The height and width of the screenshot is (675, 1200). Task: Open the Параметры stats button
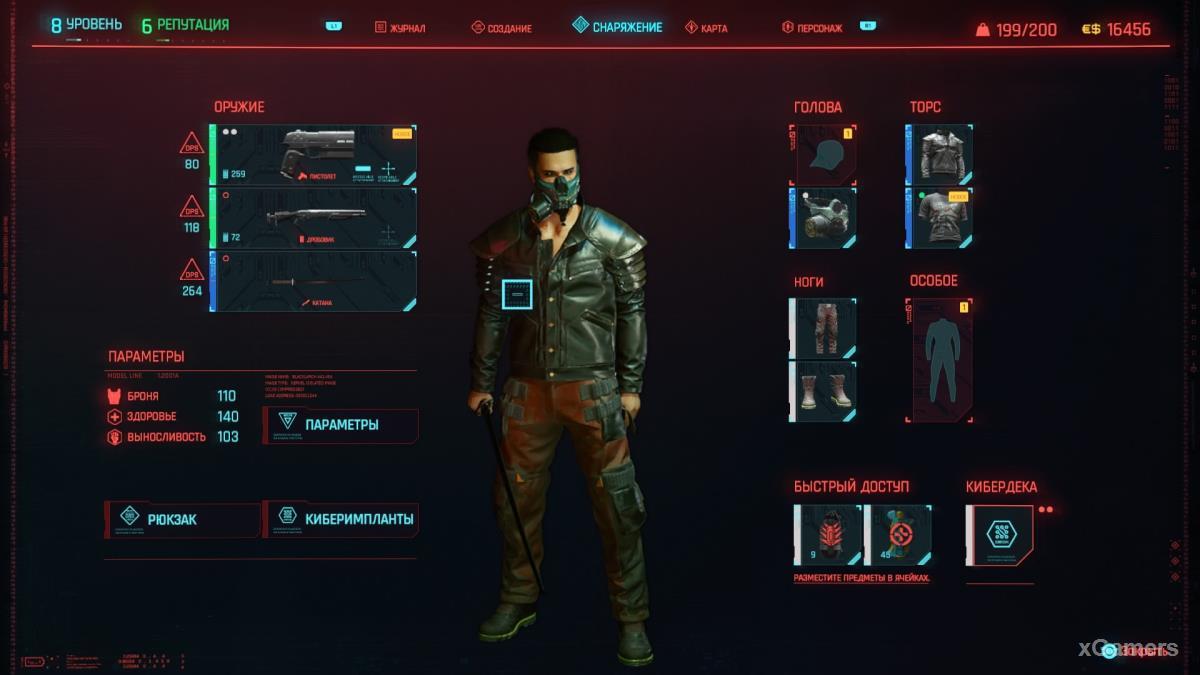coord(341,425)
